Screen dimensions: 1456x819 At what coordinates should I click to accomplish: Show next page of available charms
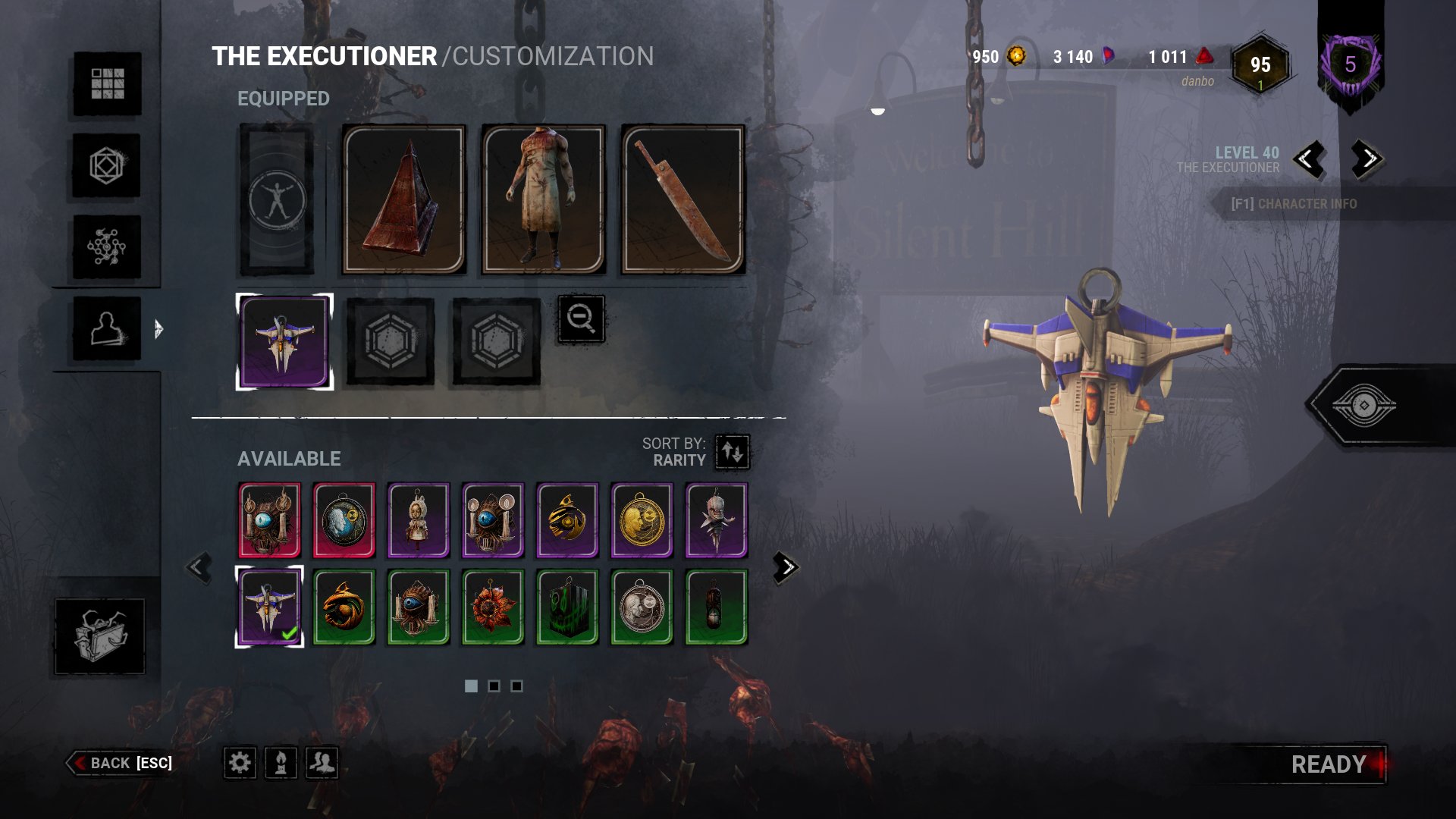(x=786, y=567)
